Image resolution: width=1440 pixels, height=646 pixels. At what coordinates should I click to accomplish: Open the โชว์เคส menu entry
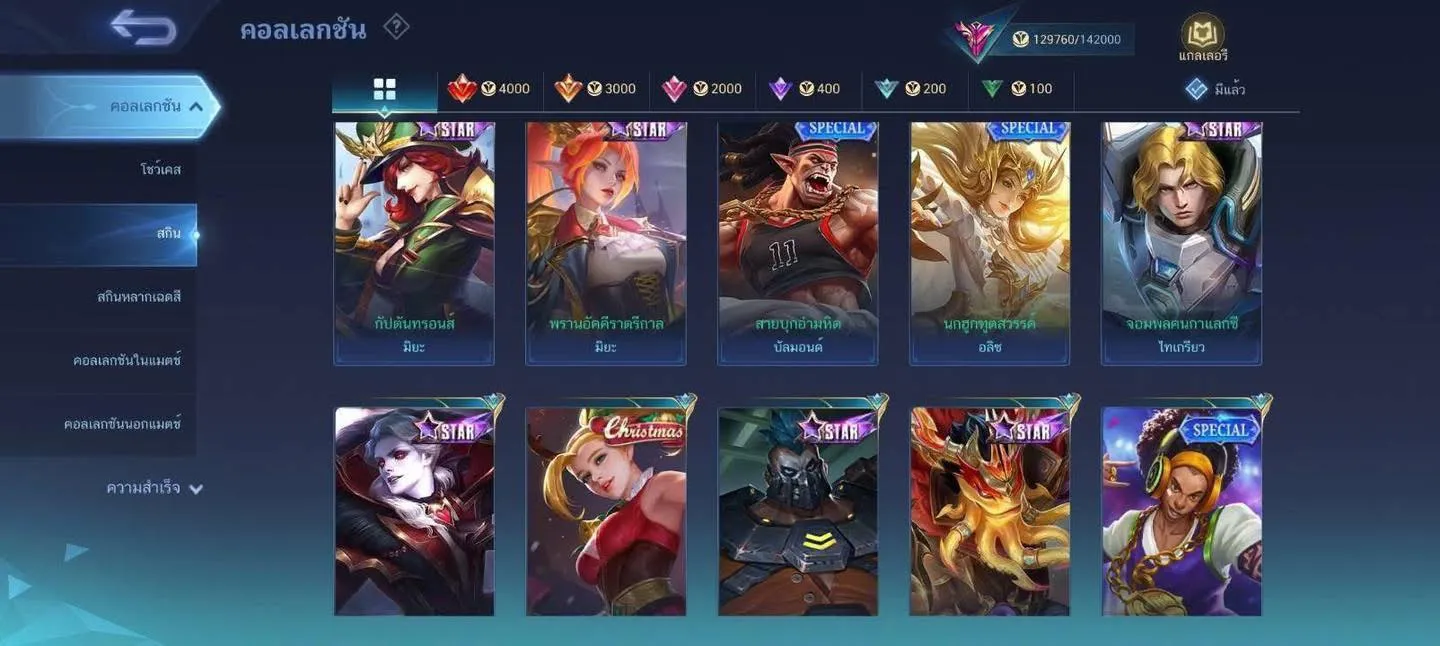160,170
